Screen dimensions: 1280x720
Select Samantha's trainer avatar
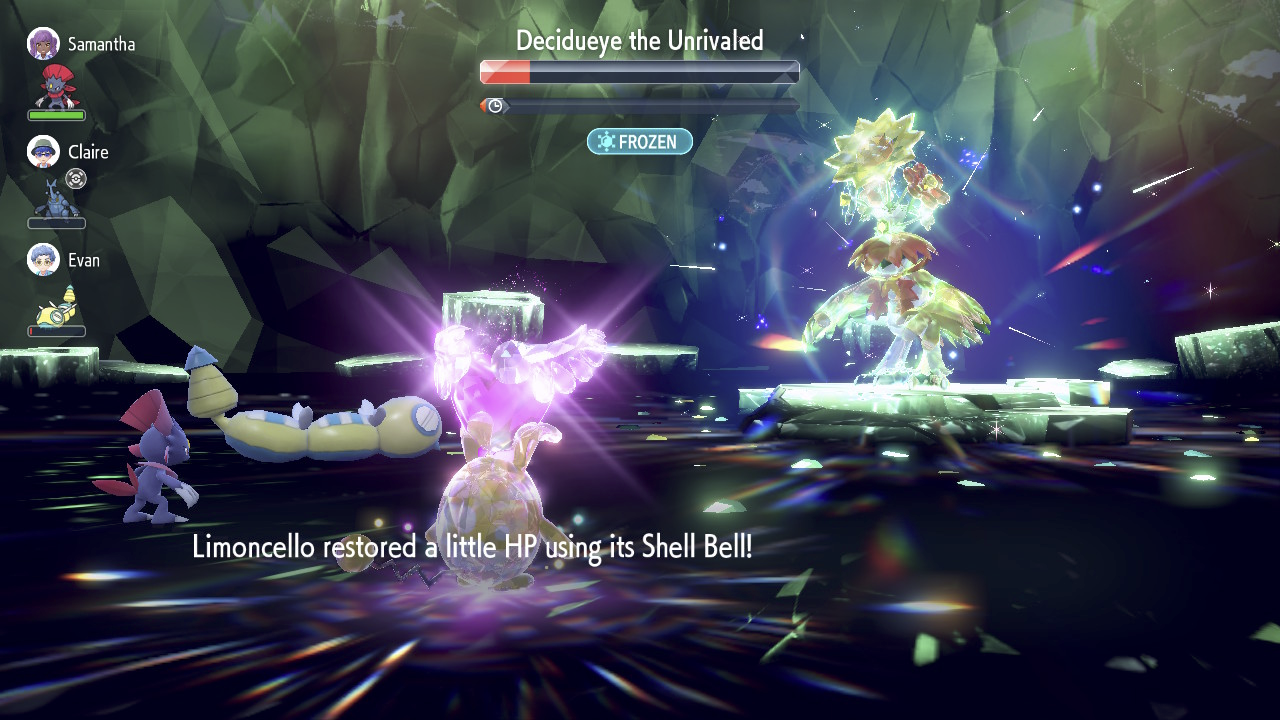(x=43, y=44)
